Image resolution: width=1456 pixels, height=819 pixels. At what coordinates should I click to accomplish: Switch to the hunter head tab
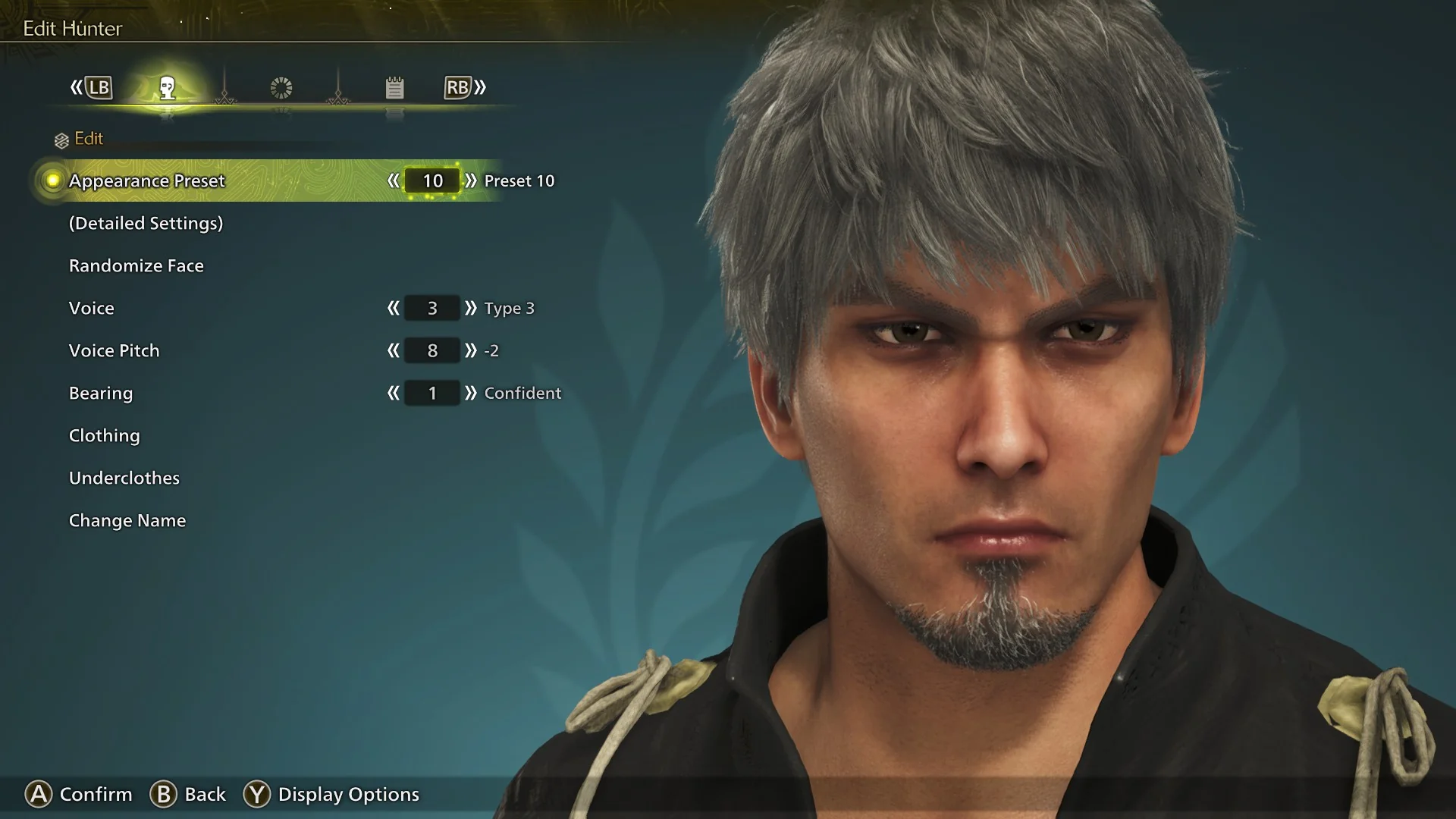click(168, 88)
